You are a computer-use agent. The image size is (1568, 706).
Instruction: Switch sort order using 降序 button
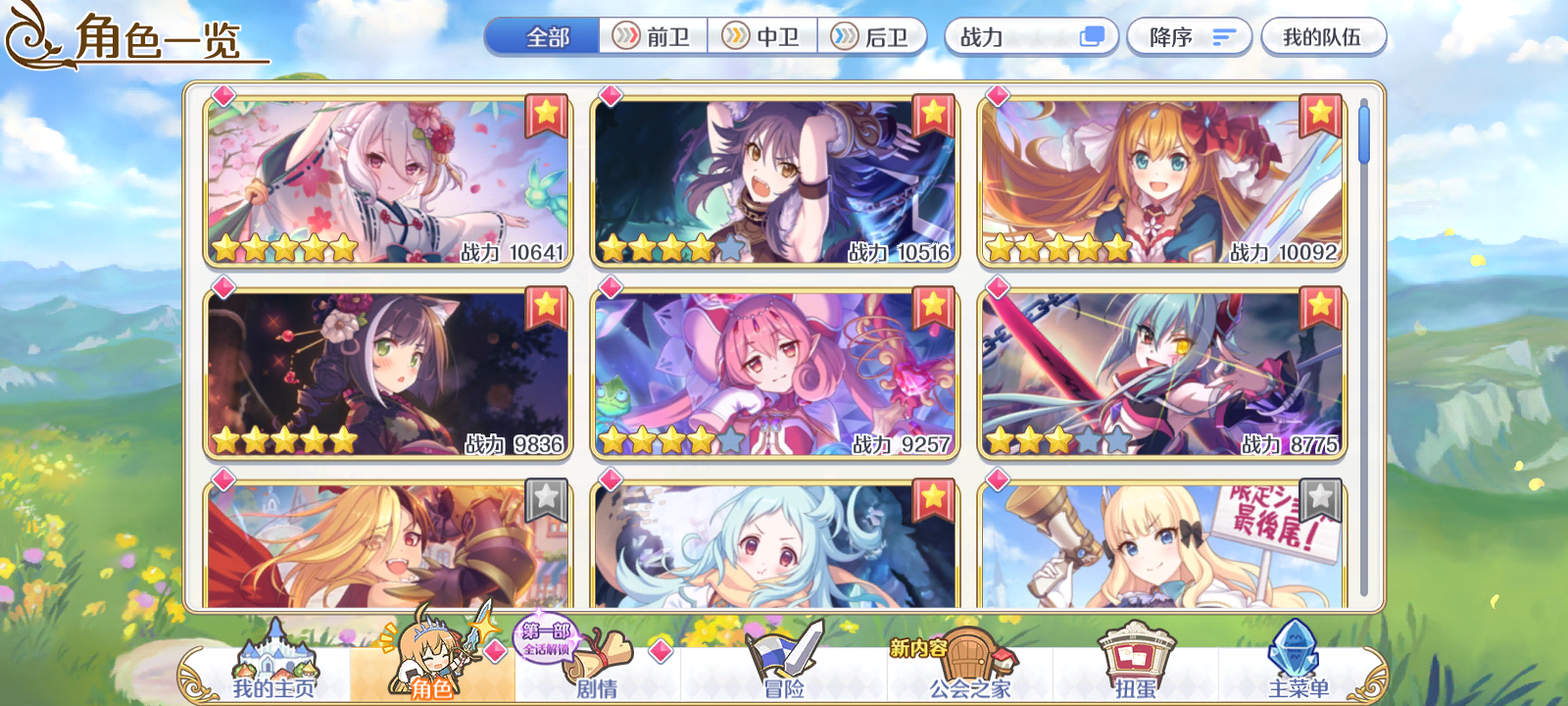point(1189,37)
